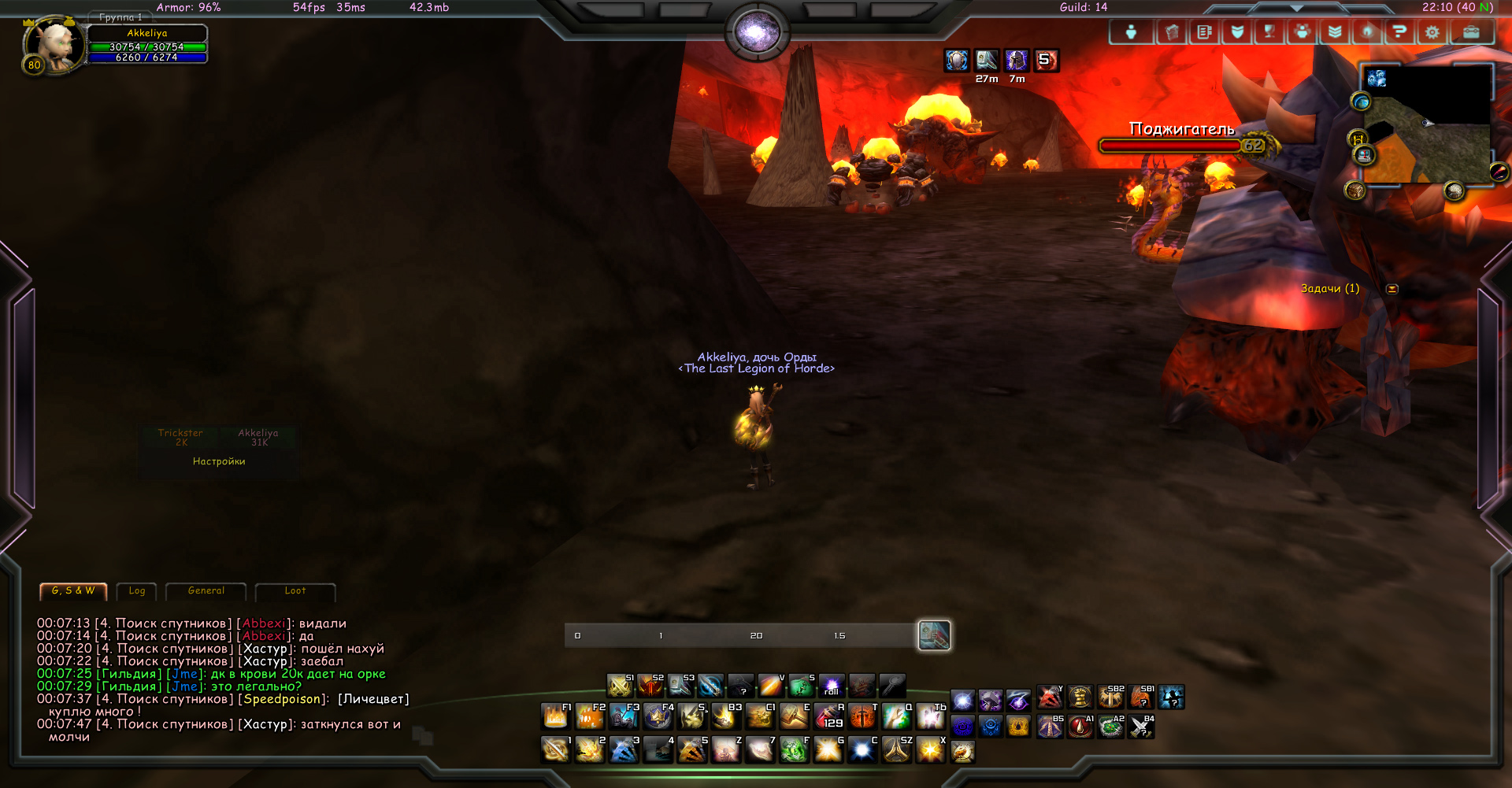Click the toolbox icon in top menu
This screenshot has height=788, width=1512.
click(x=1470, y=32)
